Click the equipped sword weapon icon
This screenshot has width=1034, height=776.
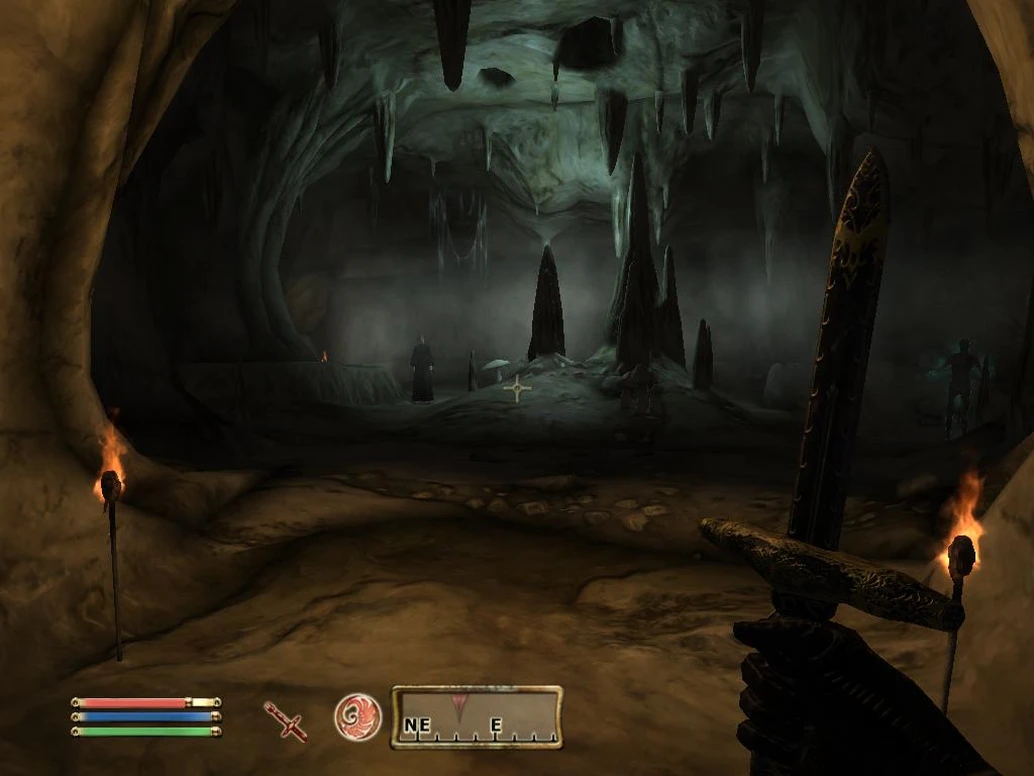coord(285,720)
